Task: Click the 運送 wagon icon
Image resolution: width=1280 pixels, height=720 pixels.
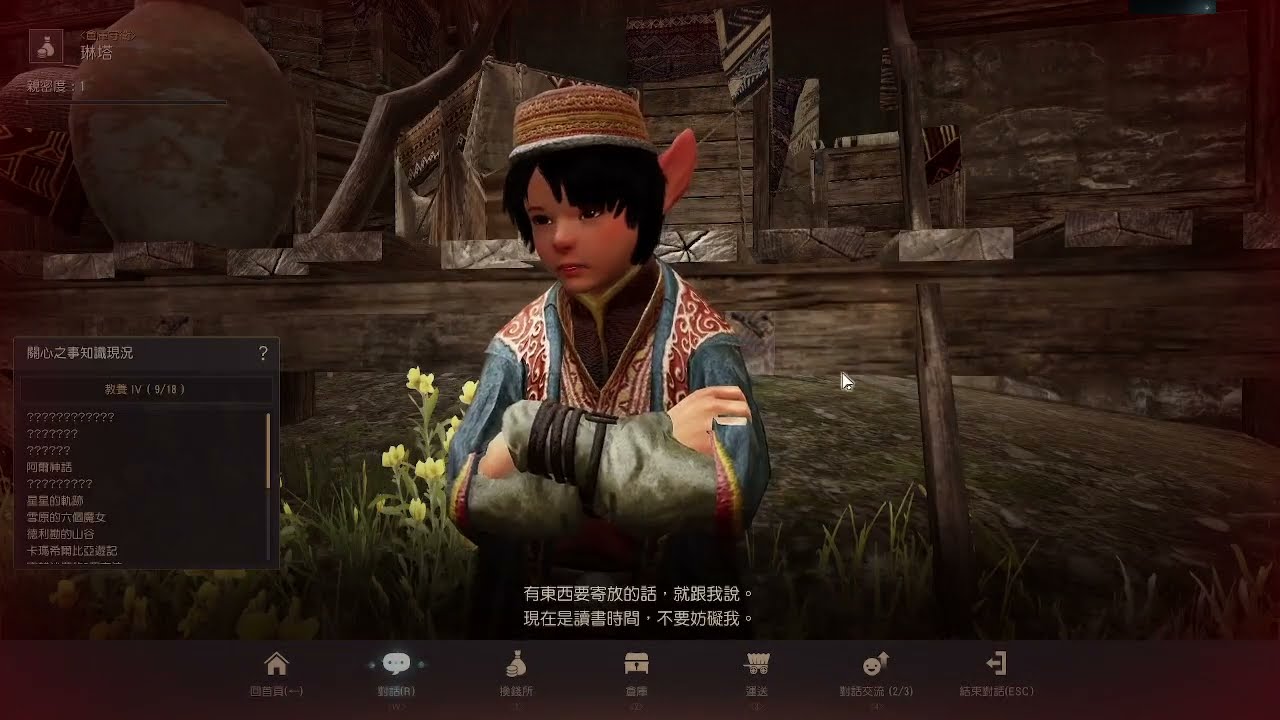Action: pyautogui.click(x=758, y=662)
